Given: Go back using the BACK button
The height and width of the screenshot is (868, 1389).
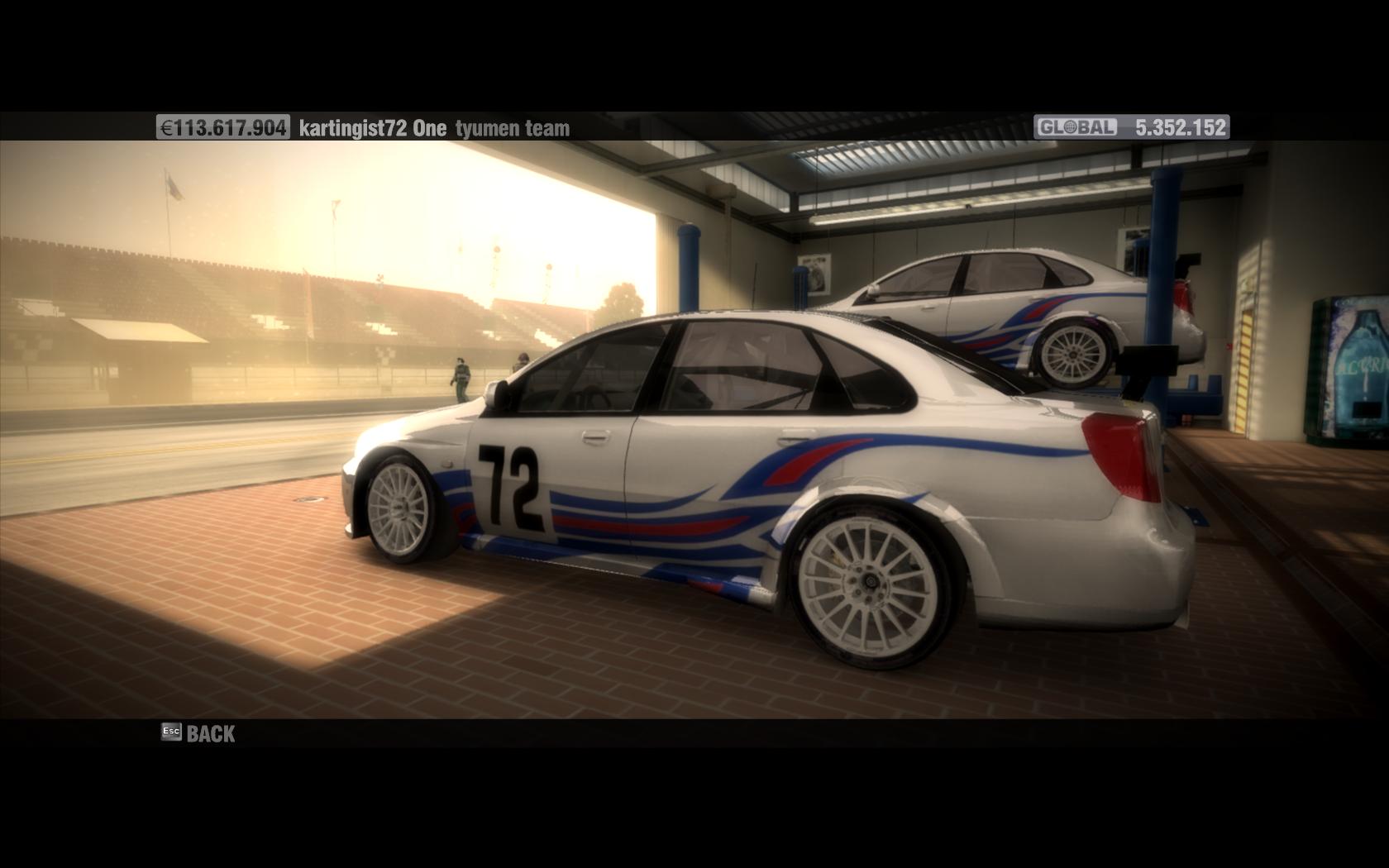Looking at the screenshot, I should tap(199, 733).
